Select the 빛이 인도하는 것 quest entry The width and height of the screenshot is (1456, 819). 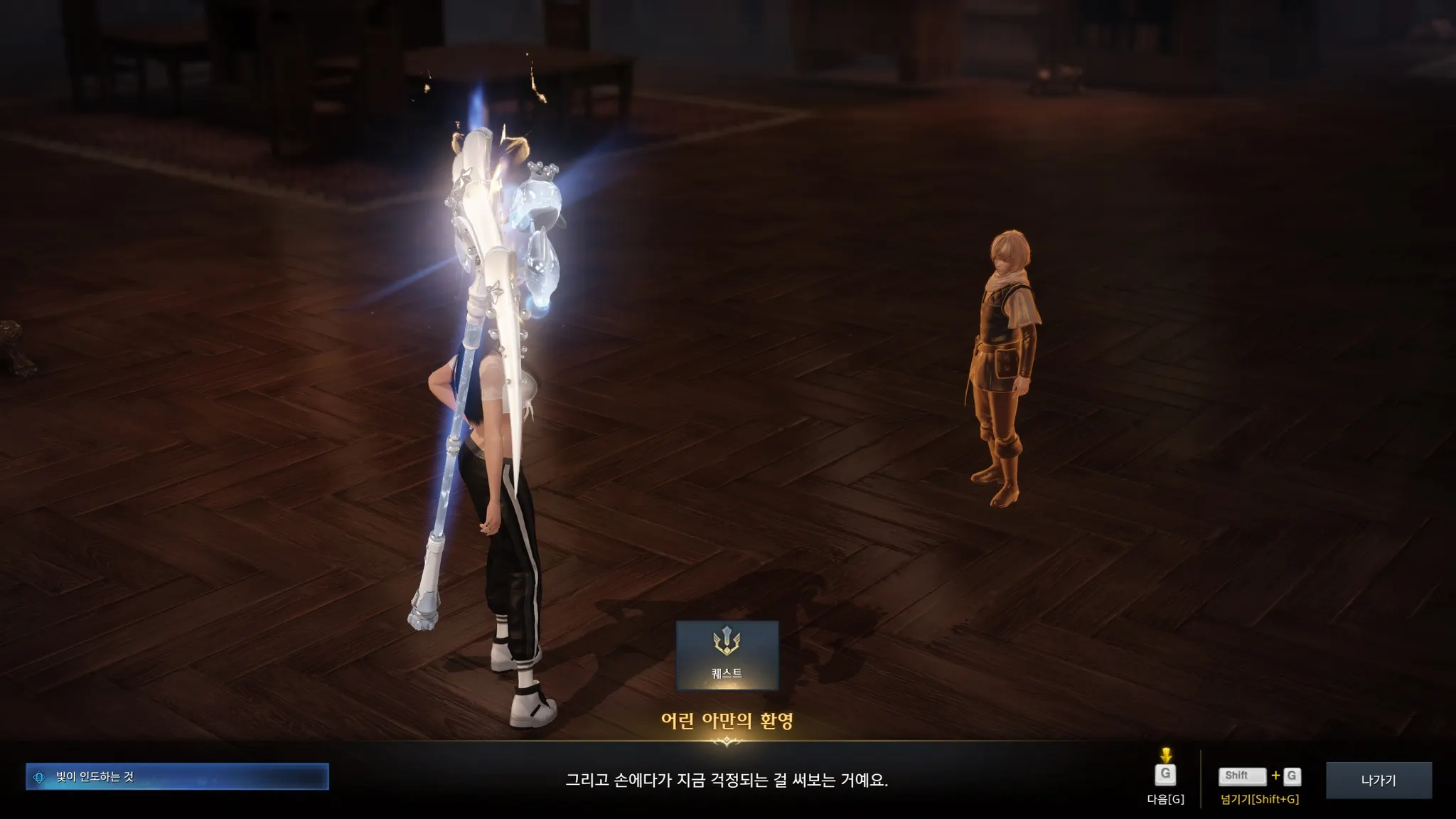pyautogui.click(x=177, y=776)
